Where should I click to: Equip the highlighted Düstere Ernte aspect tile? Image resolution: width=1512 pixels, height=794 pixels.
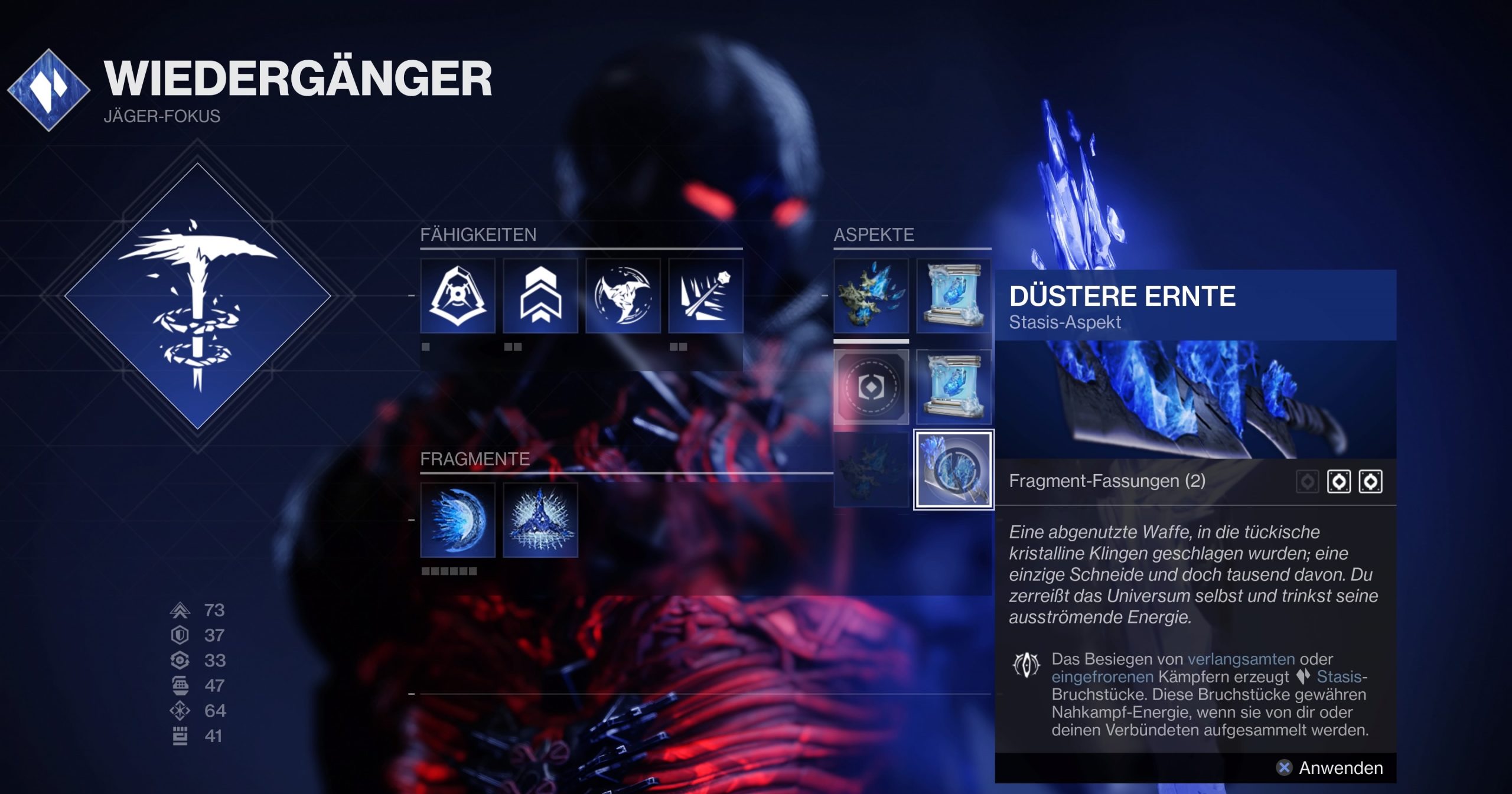point(954,470)
